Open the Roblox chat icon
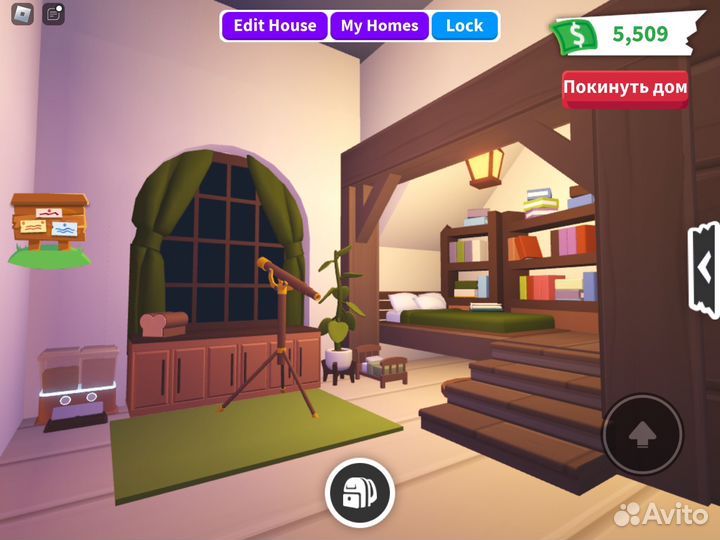720x540 pixels. point(54,14)
